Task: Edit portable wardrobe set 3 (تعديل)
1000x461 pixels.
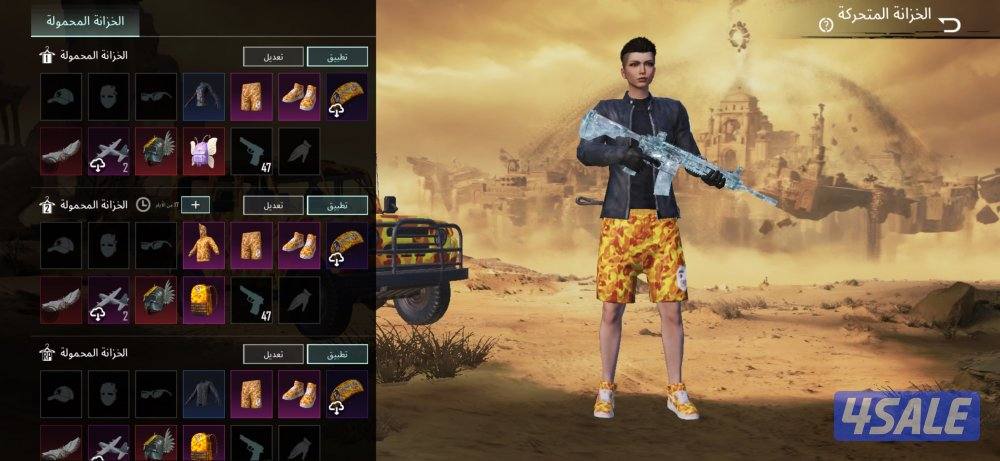Action: click(274, 354)
